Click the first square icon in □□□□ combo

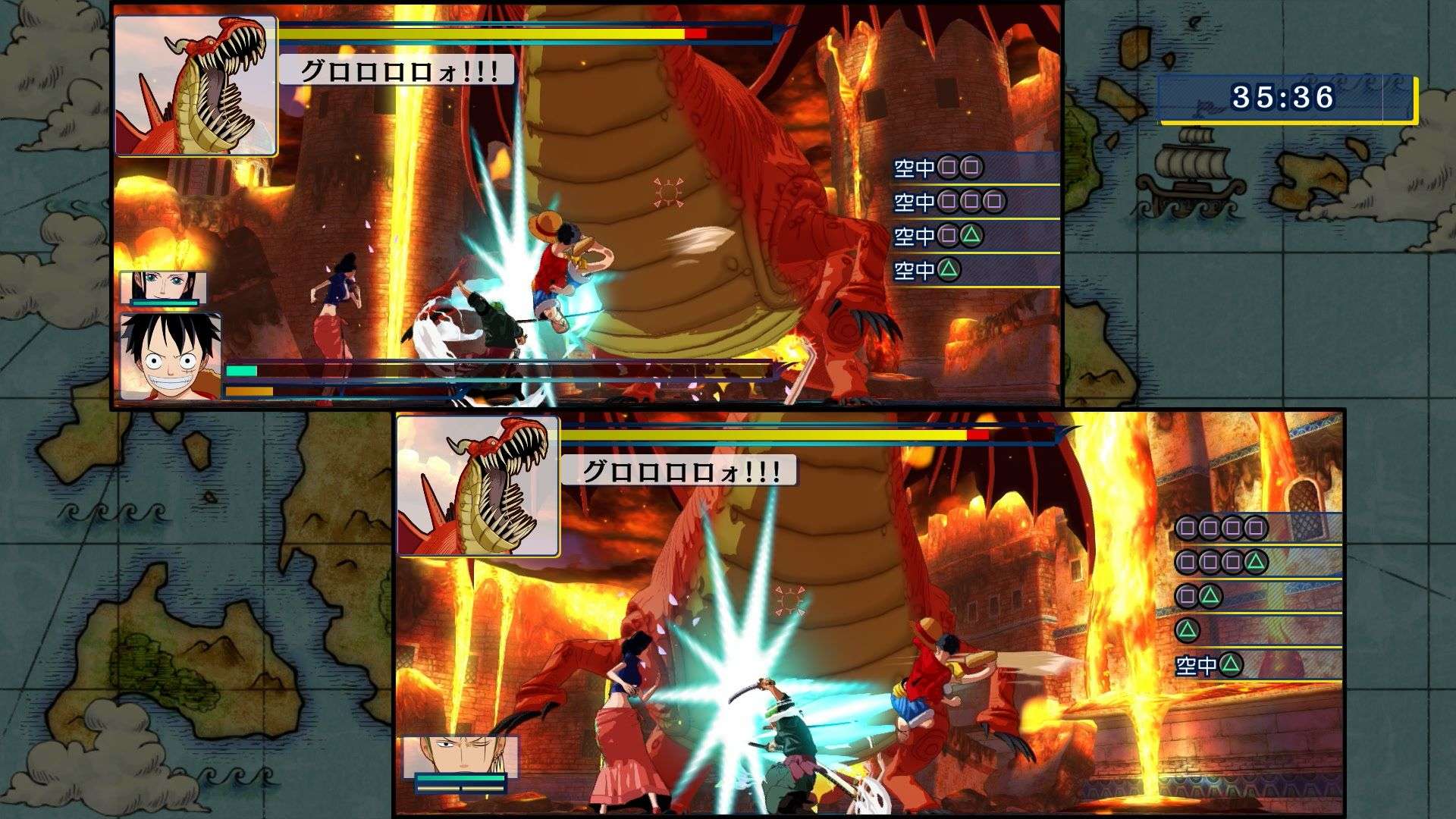(x=1186, y=529)
